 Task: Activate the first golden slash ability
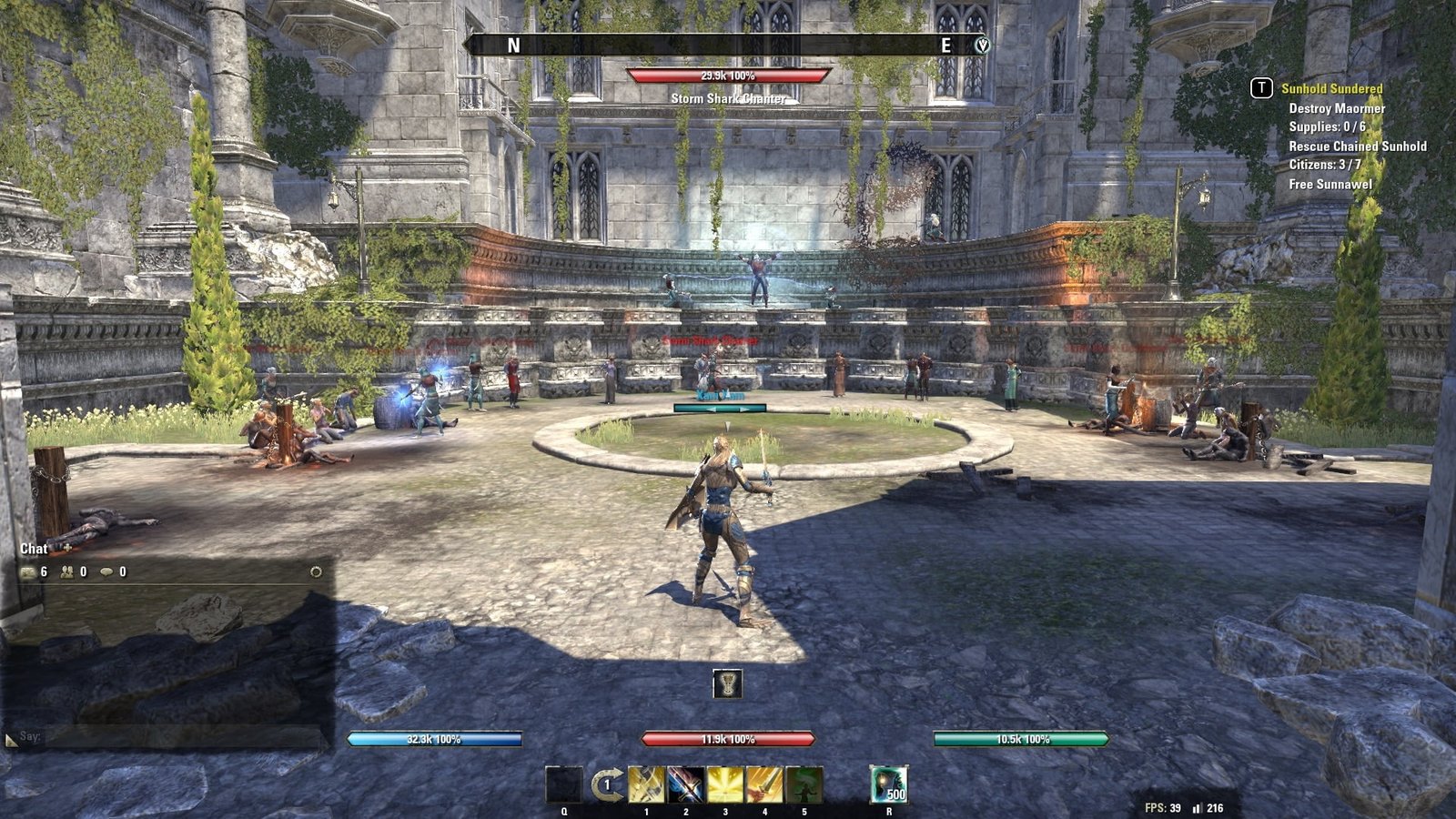[646, 784]
